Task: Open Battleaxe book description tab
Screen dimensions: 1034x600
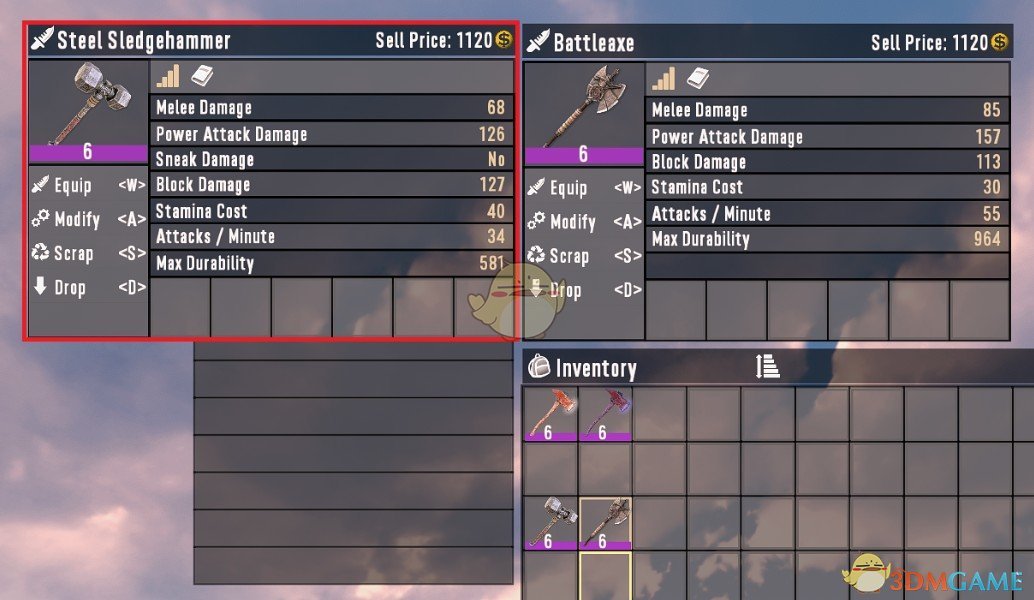Action: pyautogui.click(x=697, y=78)
